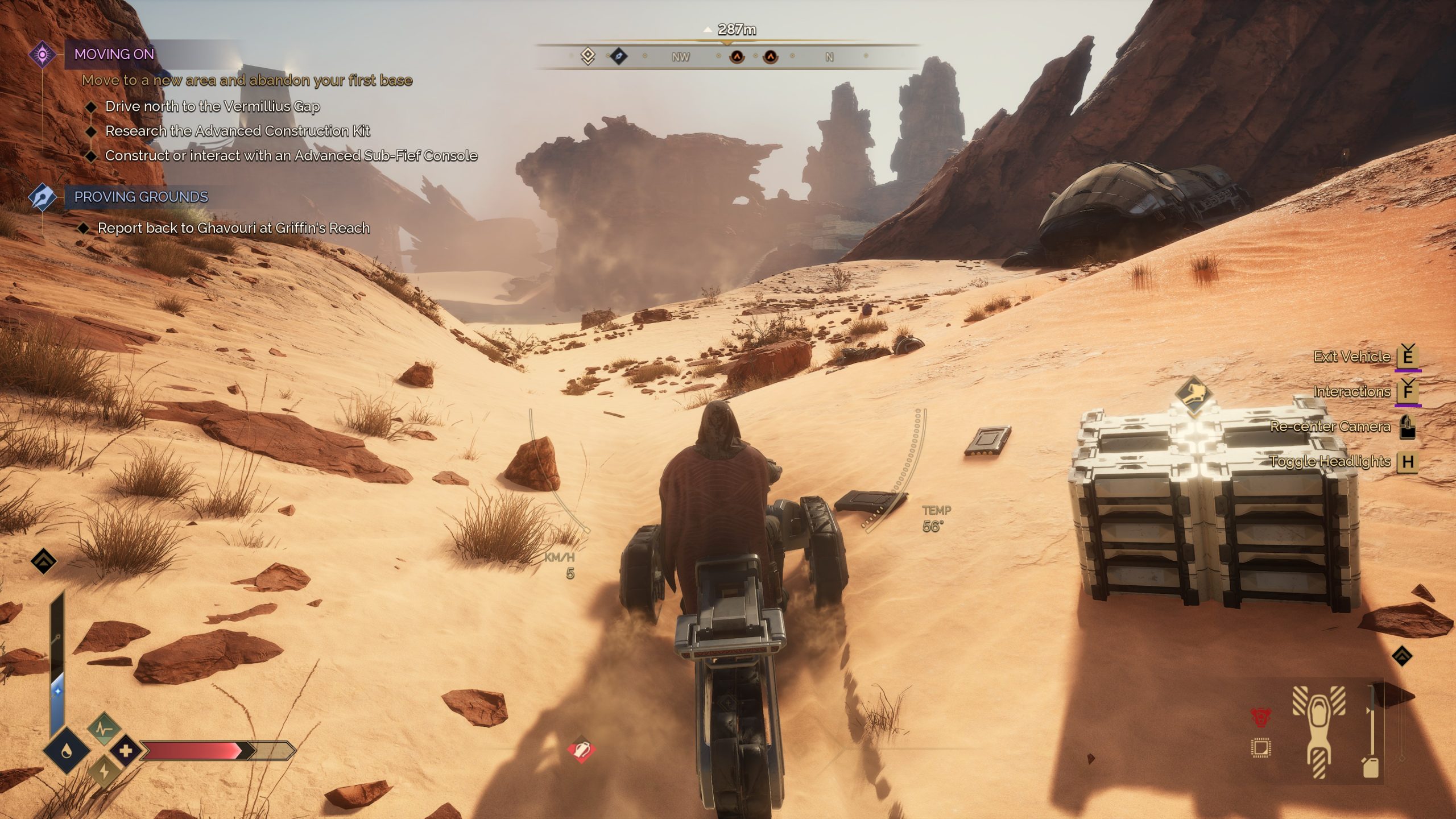Click the pen-nib quest marker on the compass
The image size is (1456, 819).
[x=618, y=56]
